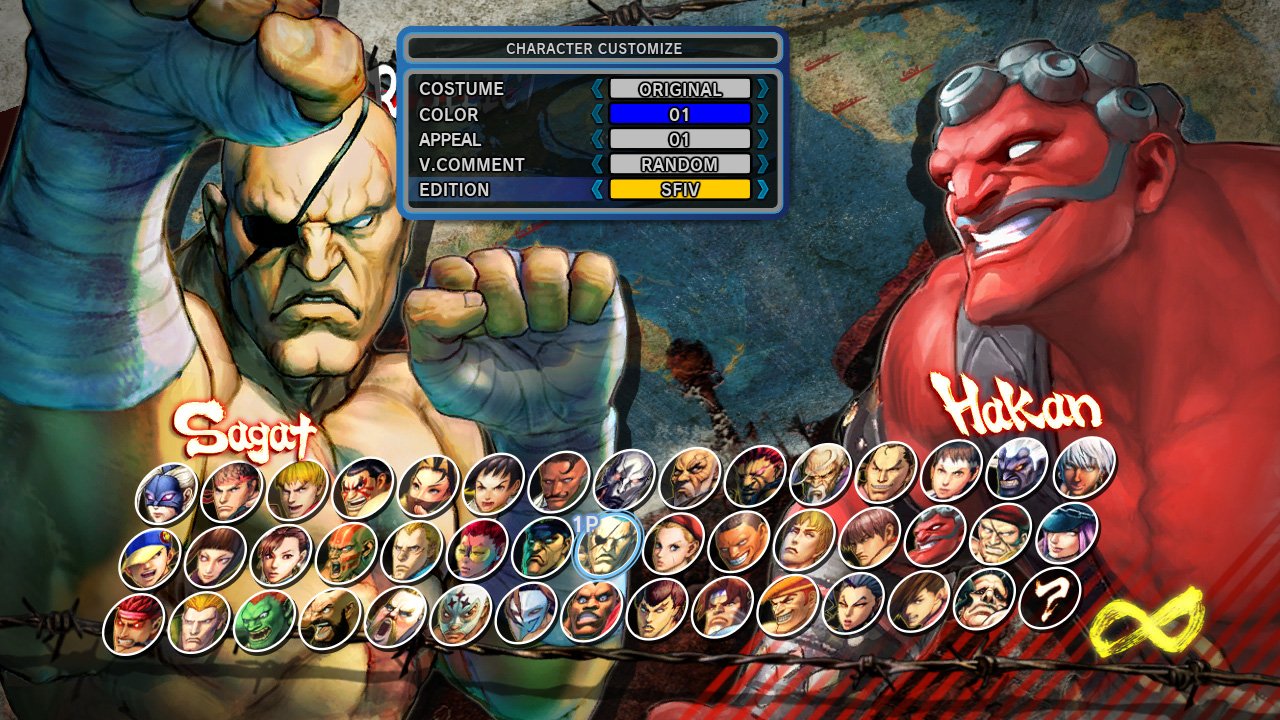Click the left arrow beside Color

pos(598,114)
